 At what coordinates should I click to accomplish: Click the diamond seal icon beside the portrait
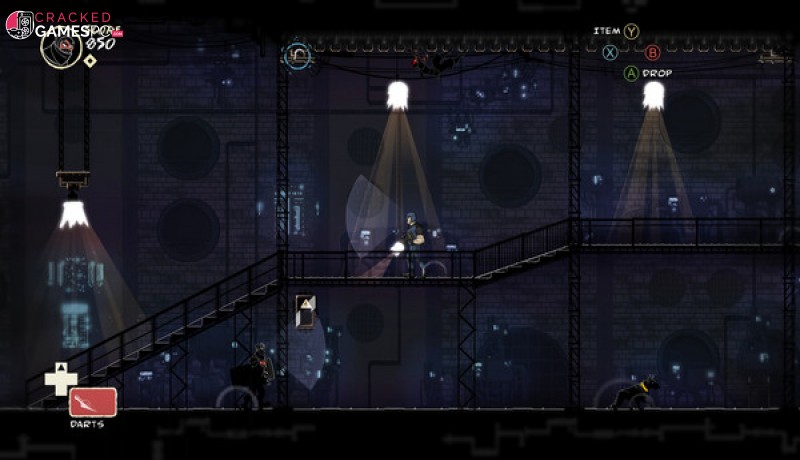90,61
